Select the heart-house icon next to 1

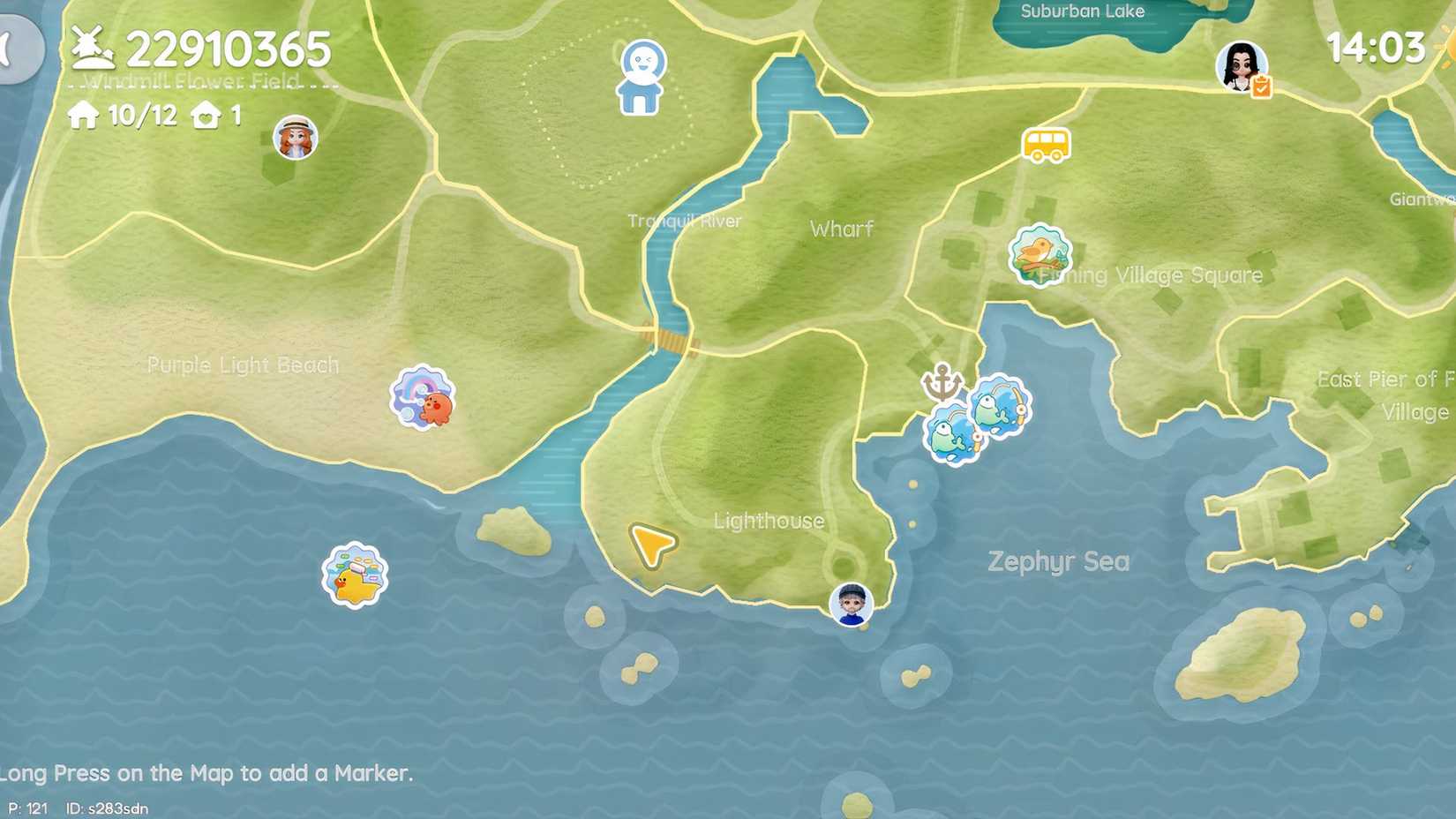[x=205, y=115]
